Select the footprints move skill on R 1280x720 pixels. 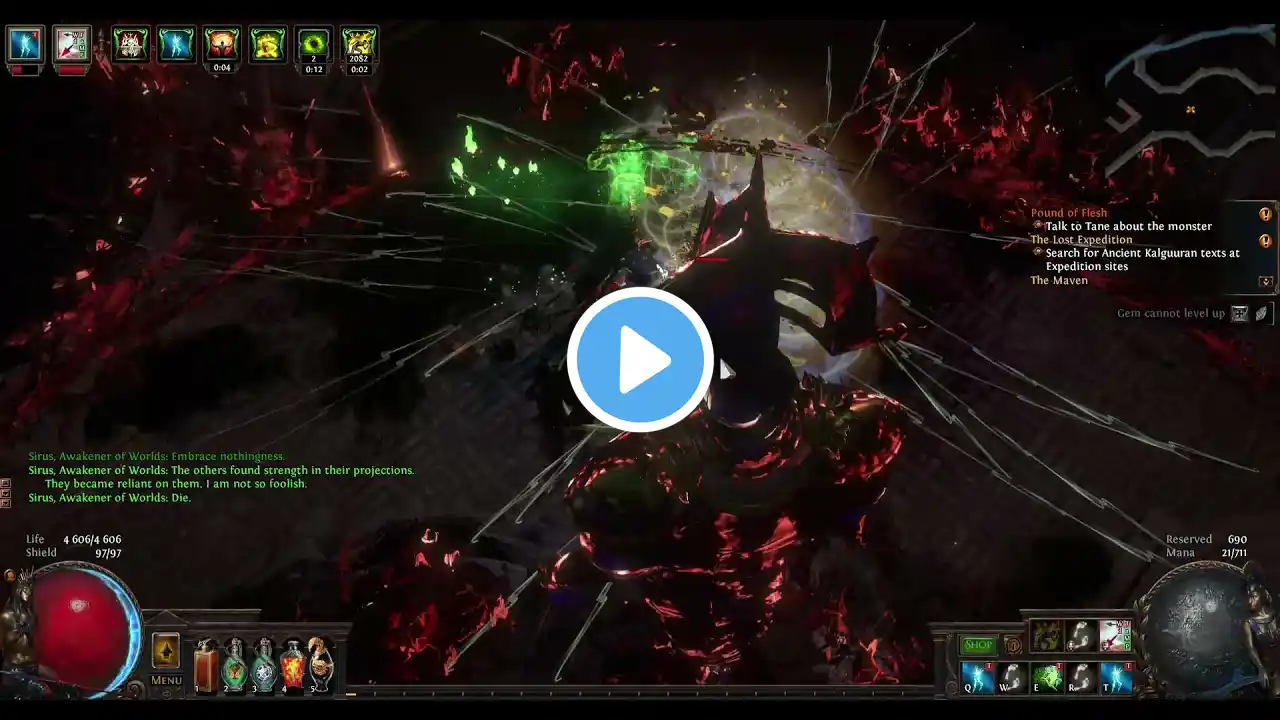1081,677
